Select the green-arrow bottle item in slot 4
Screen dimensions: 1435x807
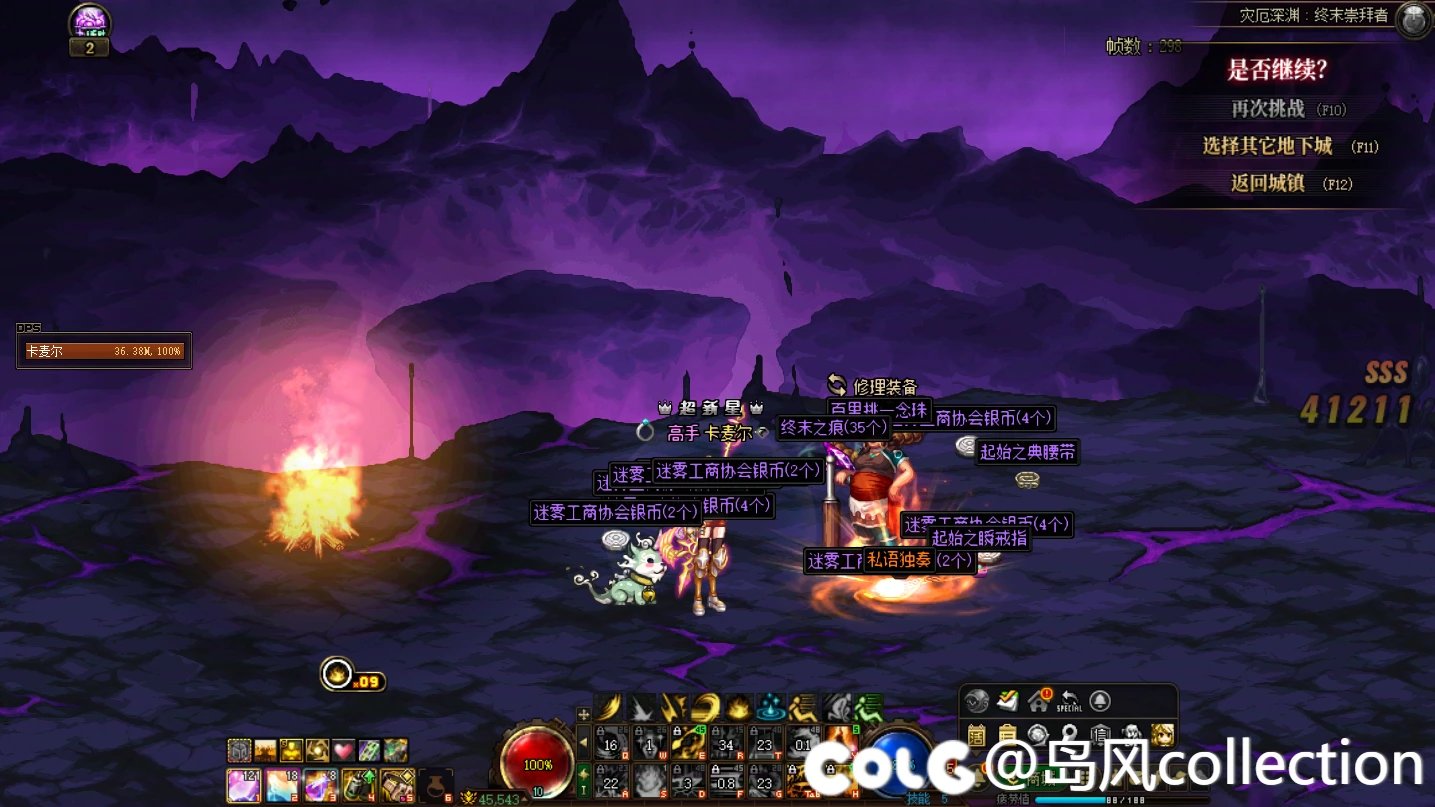[358, 783]
